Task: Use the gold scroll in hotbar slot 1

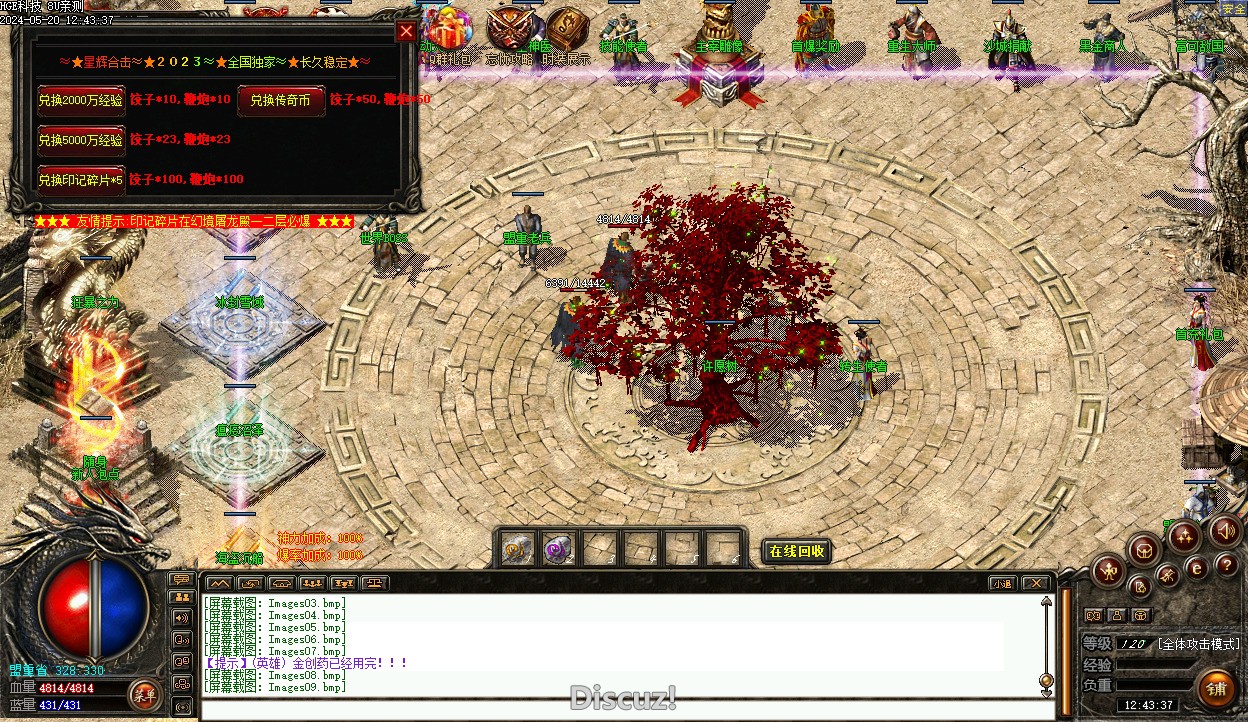Action: pyautogui.click(x=517, y=549)
